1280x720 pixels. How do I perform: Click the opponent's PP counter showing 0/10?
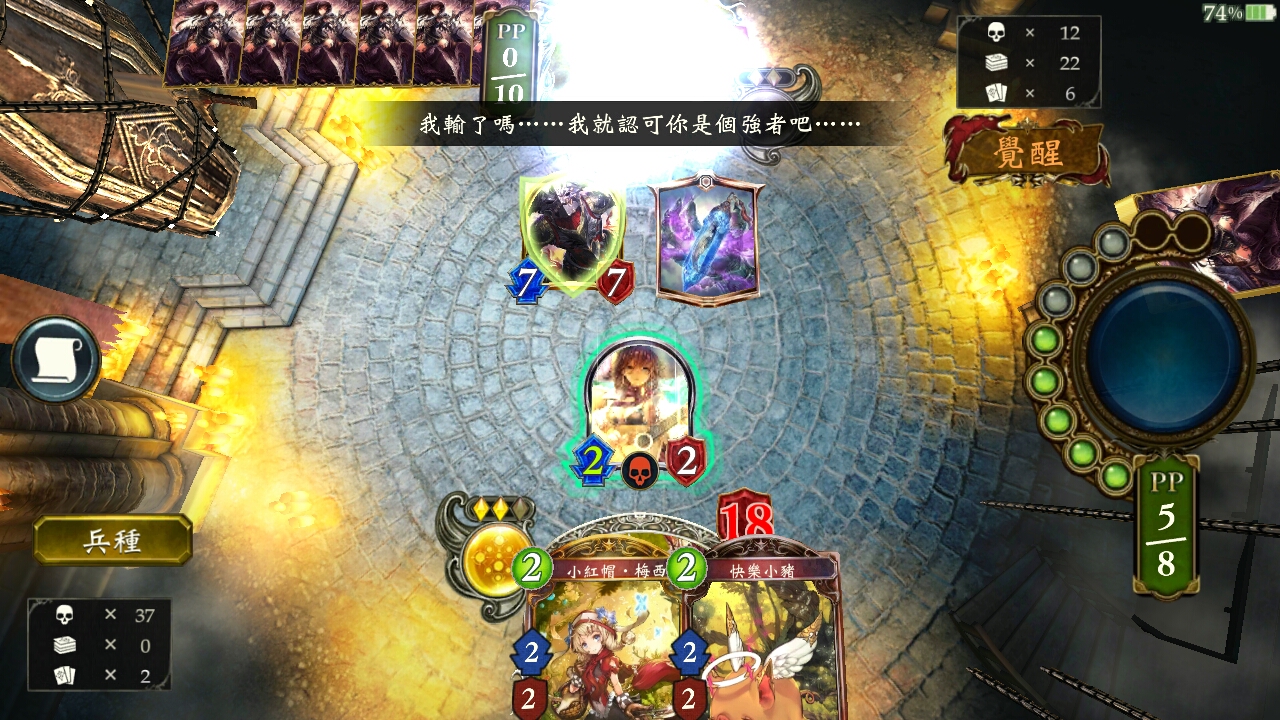(x=510, y=62)
